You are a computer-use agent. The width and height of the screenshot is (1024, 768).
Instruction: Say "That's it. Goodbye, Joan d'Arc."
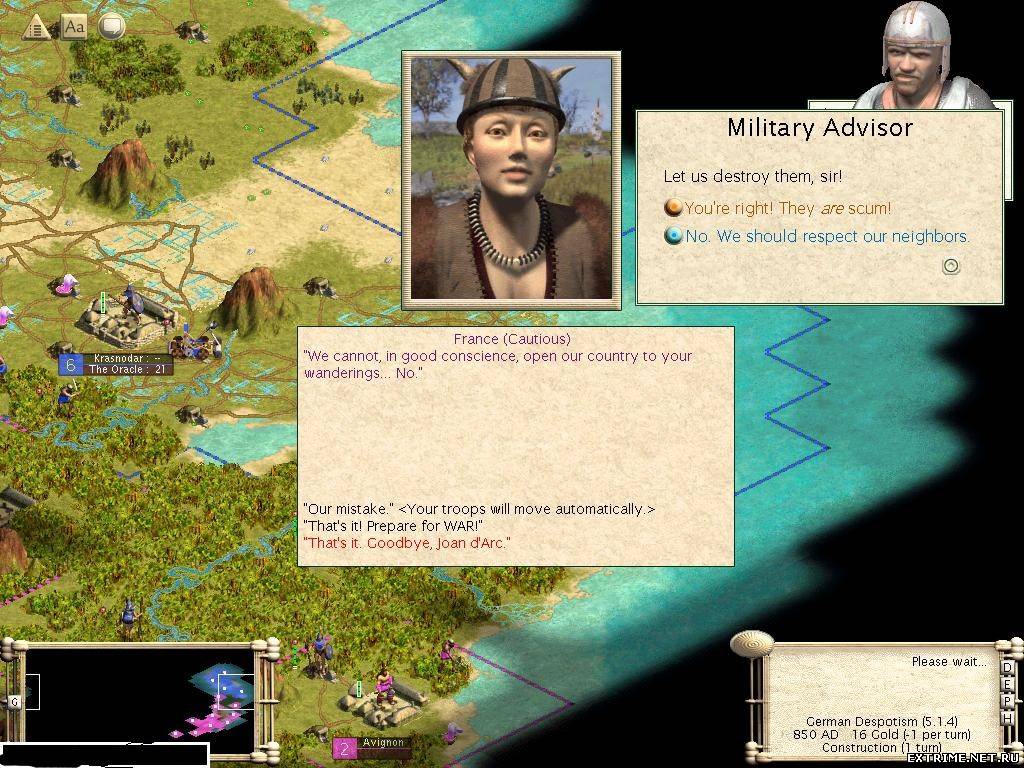click(x=406, y=543)
